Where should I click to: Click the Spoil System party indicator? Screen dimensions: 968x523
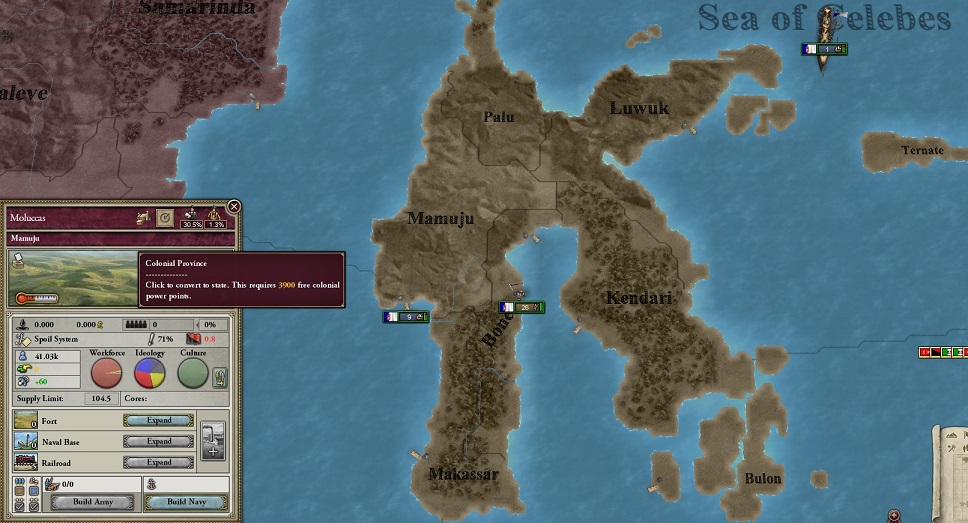coord(55,339)
